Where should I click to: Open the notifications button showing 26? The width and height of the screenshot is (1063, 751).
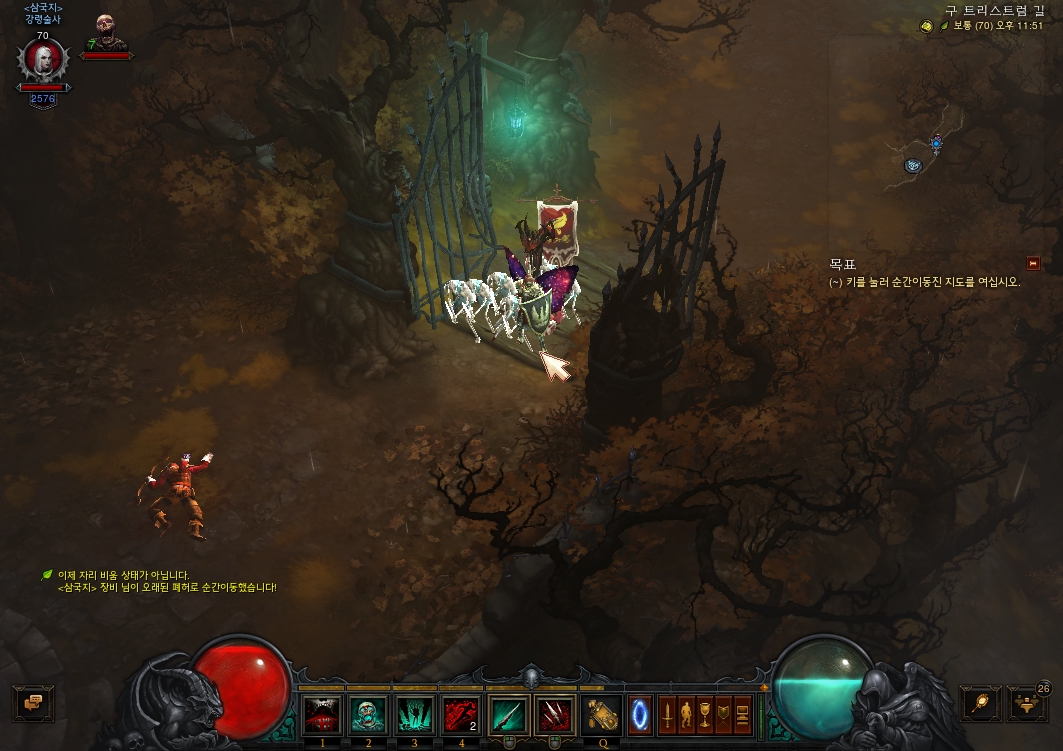click(1027, 703)
